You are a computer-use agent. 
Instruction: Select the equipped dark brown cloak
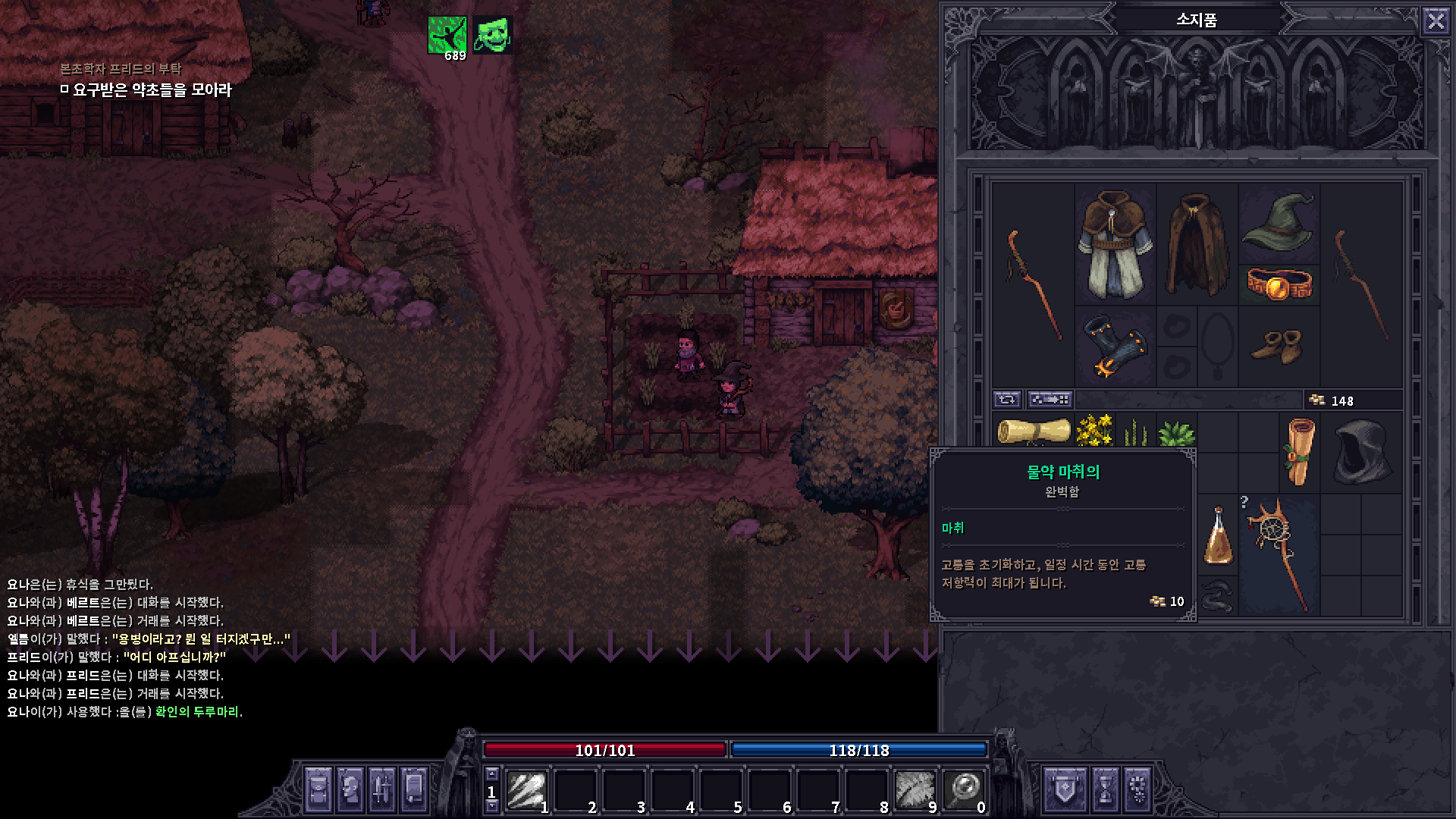1197,244
